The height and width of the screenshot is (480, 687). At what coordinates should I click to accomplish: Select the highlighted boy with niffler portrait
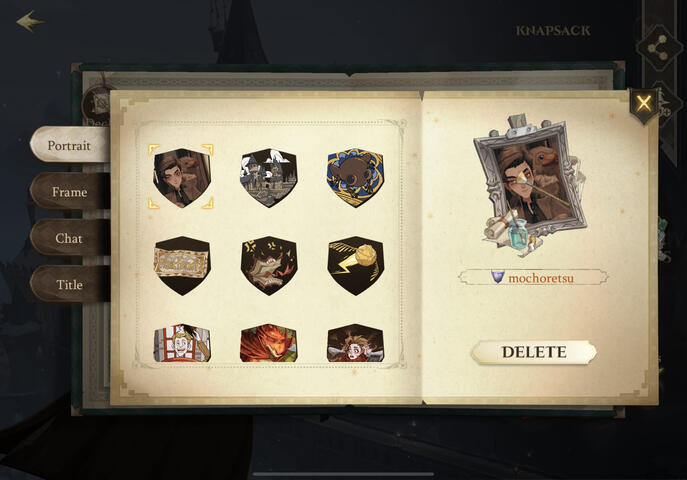(182, 178)
